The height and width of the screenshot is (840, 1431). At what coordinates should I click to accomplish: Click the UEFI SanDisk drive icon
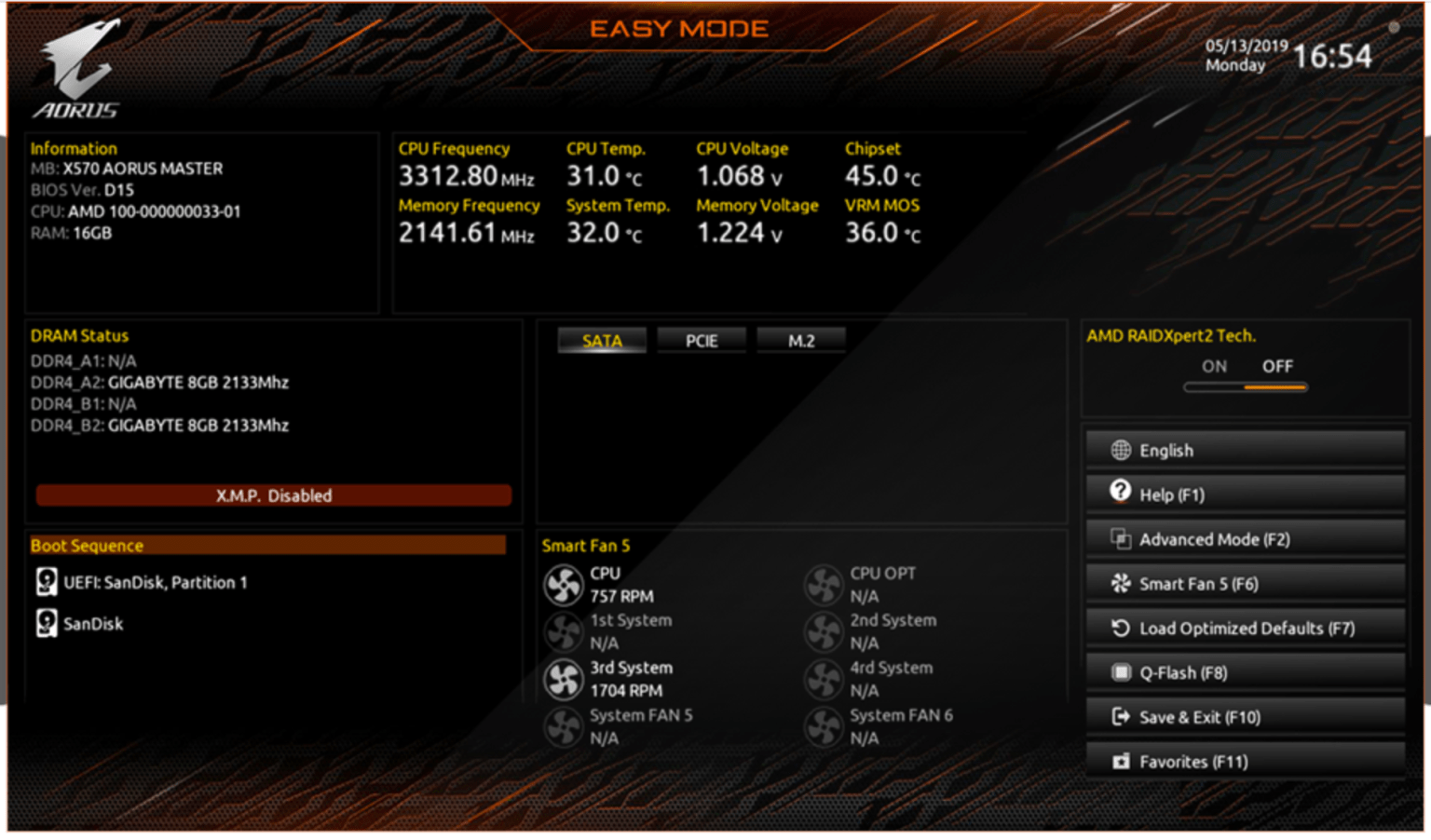45,581
